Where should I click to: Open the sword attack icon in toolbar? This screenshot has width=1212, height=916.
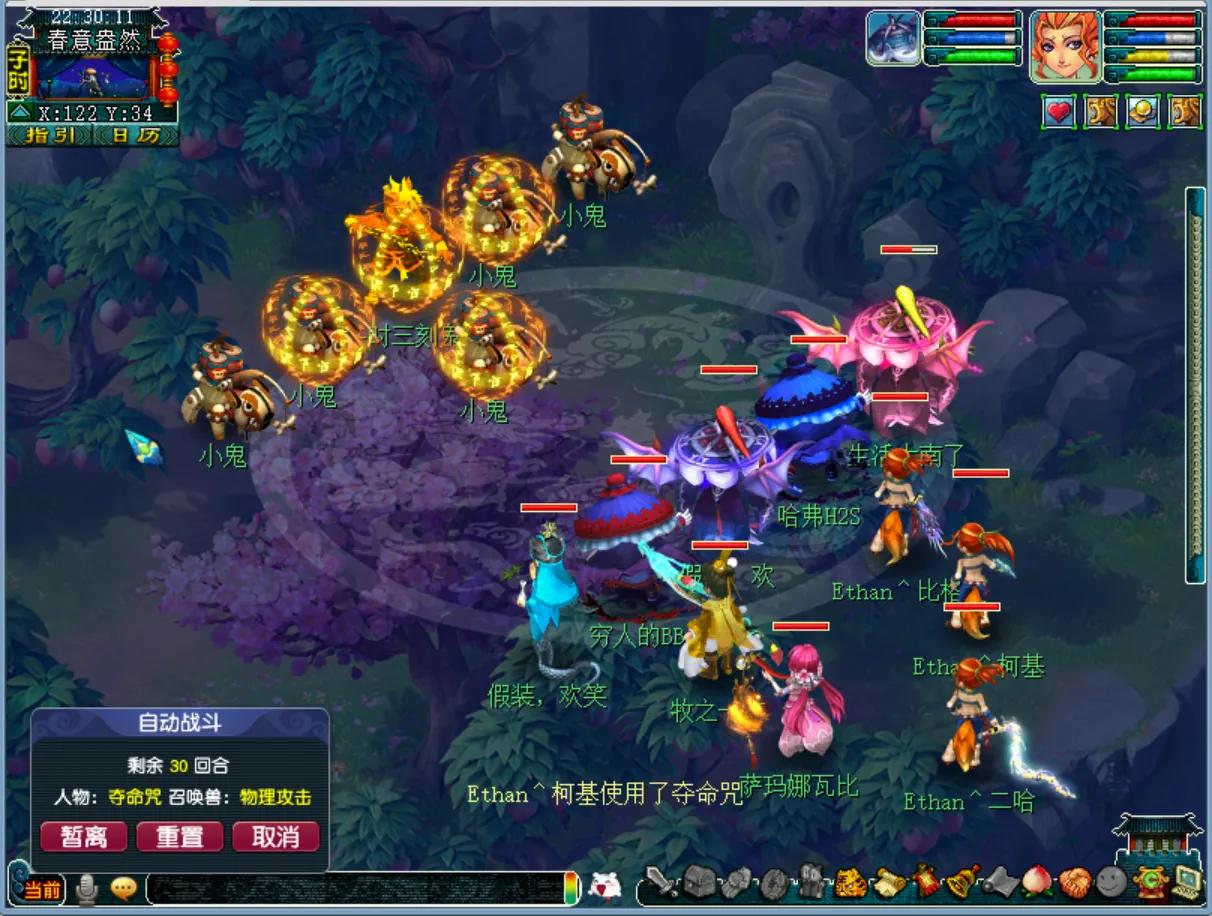point(661,882)
